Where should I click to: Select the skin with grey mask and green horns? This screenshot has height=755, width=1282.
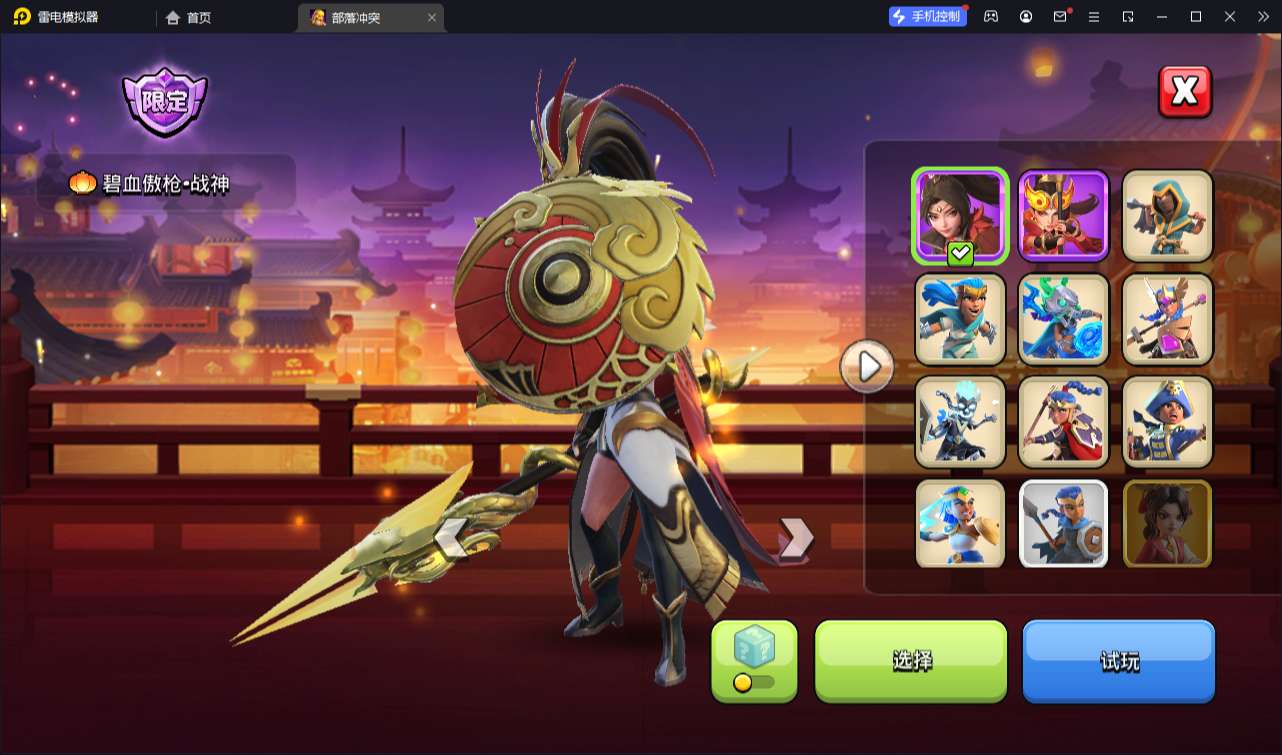[1063, 318]
